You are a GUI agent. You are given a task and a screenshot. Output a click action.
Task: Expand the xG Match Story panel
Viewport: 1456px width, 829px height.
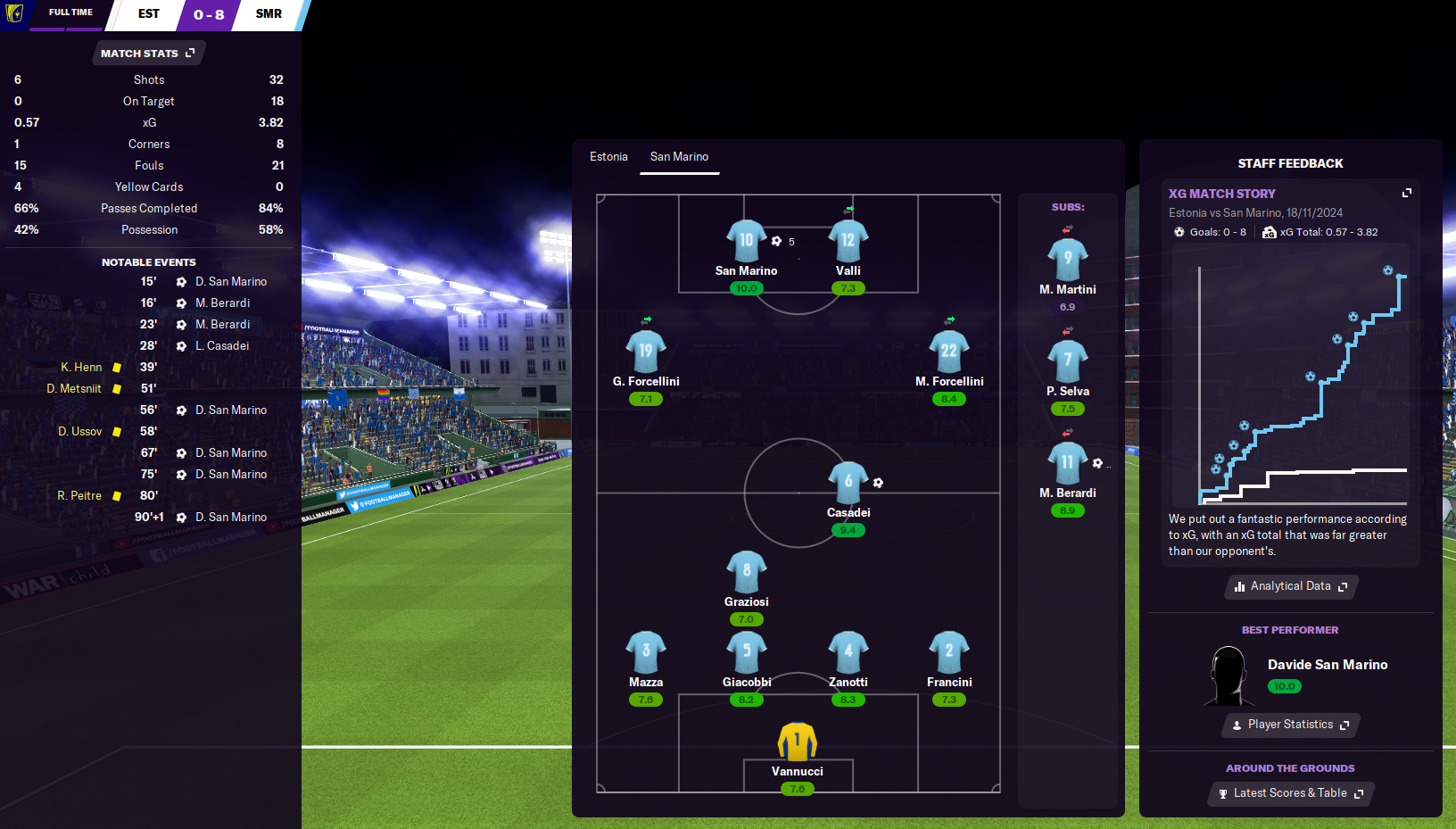(x=1407, y=193)
